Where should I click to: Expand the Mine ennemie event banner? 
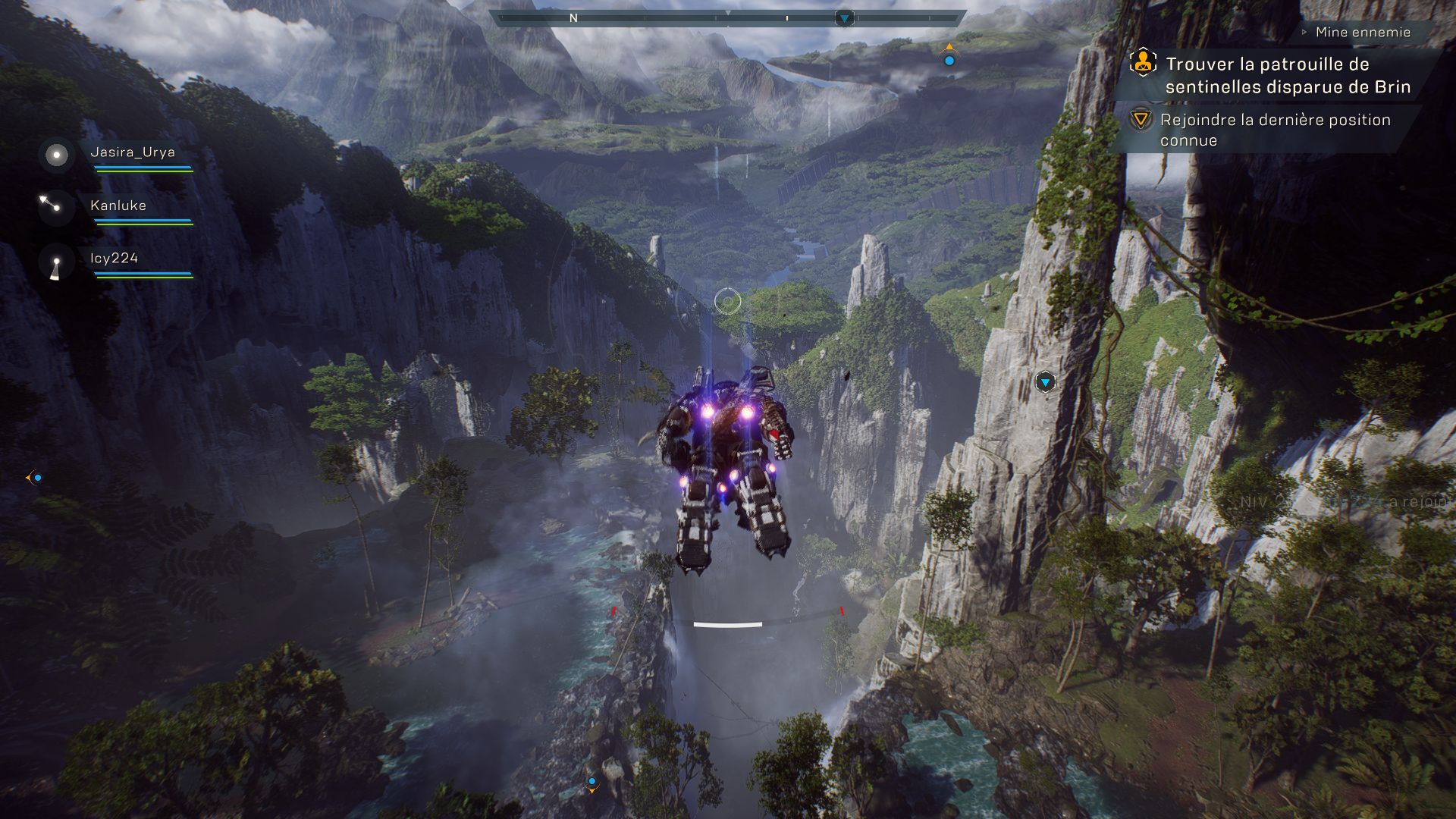[1361, 32]
